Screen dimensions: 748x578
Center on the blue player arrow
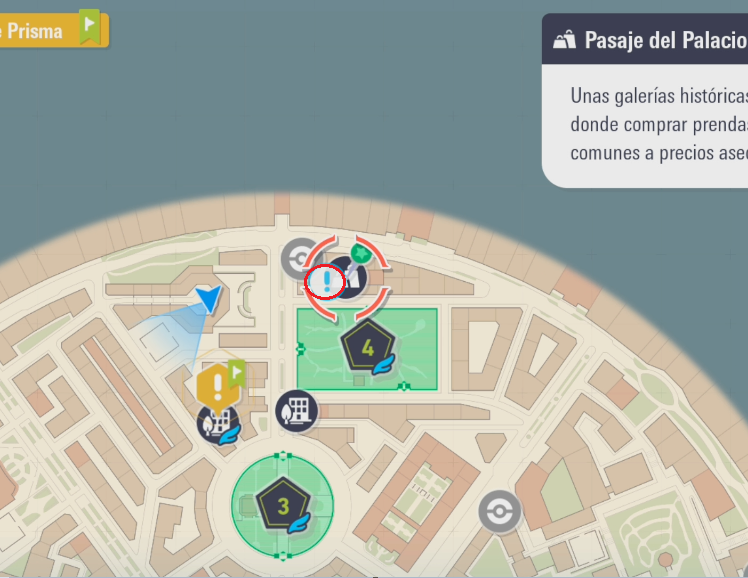click(209, 298)
